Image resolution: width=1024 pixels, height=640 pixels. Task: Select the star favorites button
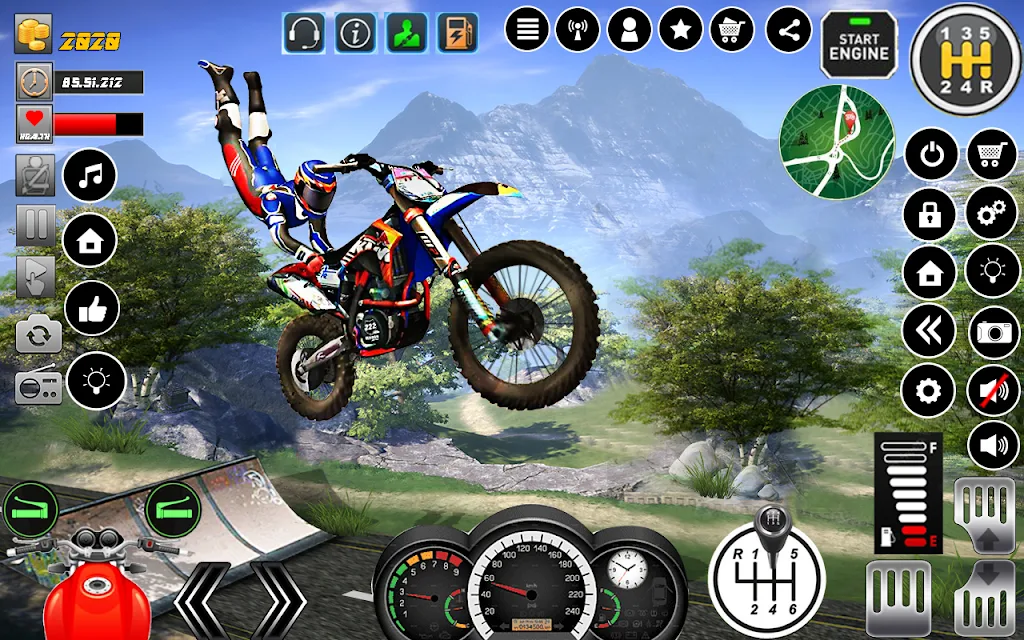tap(681, 30)
